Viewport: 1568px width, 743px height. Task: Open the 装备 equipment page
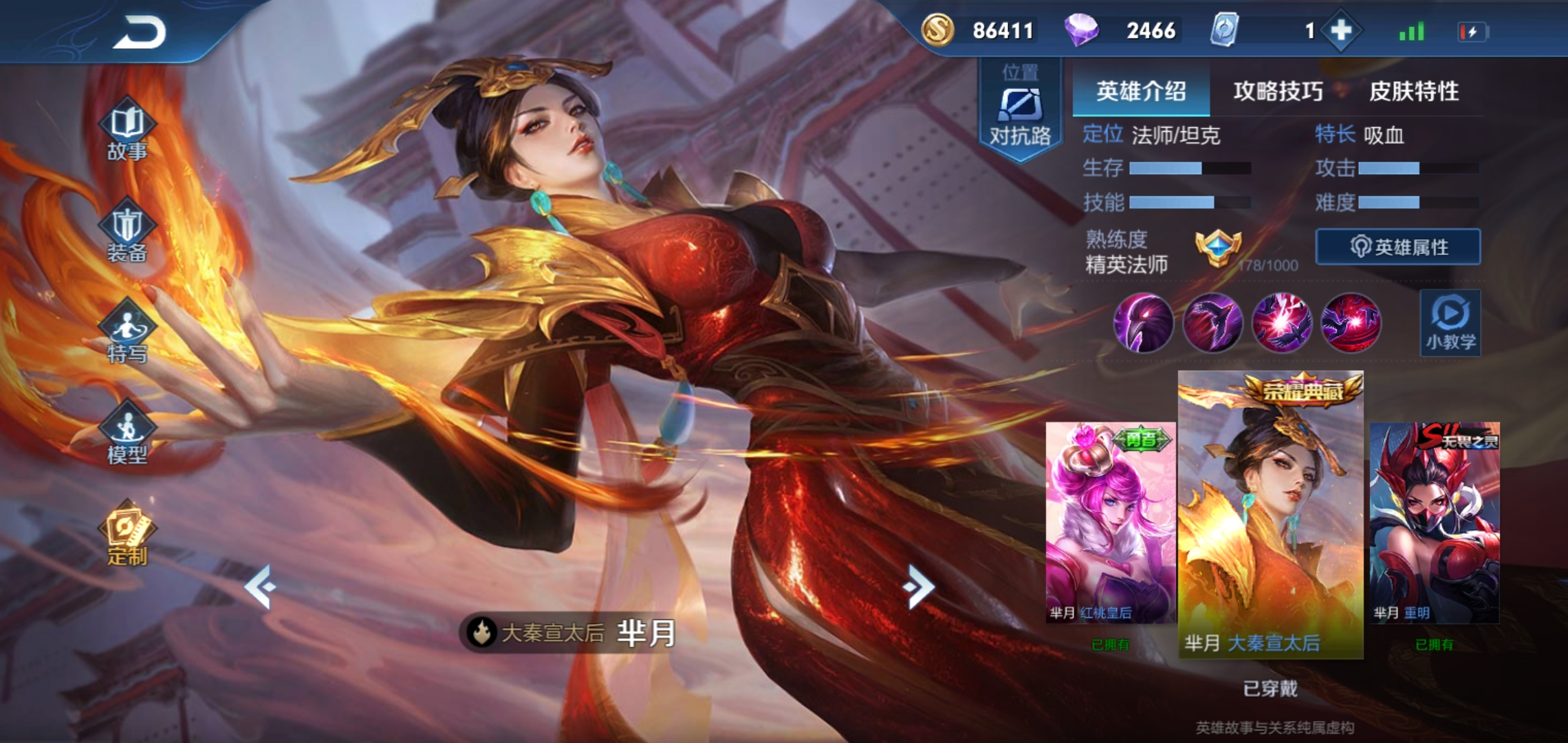[127, 233]
